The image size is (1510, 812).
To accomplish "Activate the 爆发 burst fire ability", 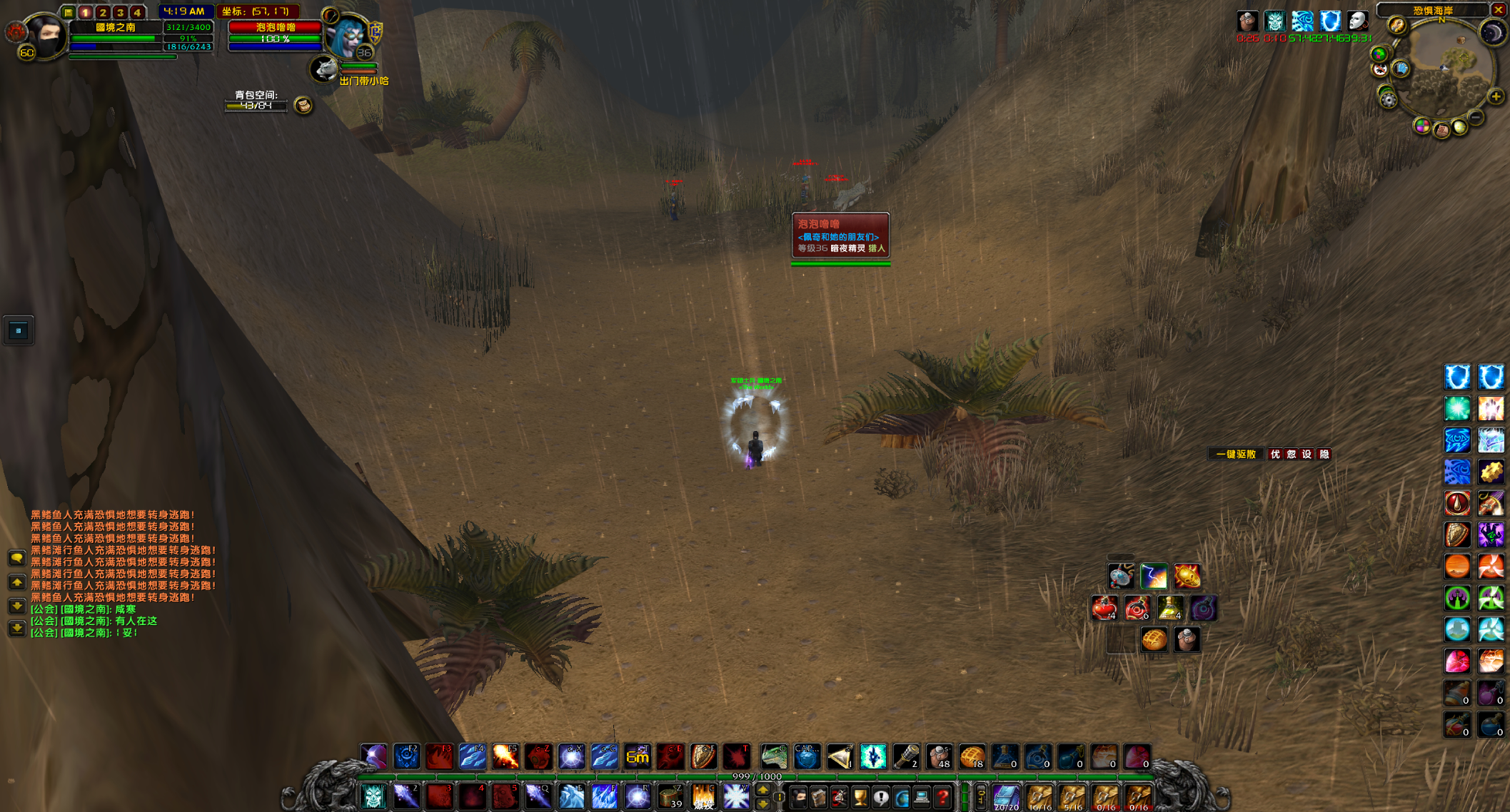I will pyautogui.click(x=703, y=796).
